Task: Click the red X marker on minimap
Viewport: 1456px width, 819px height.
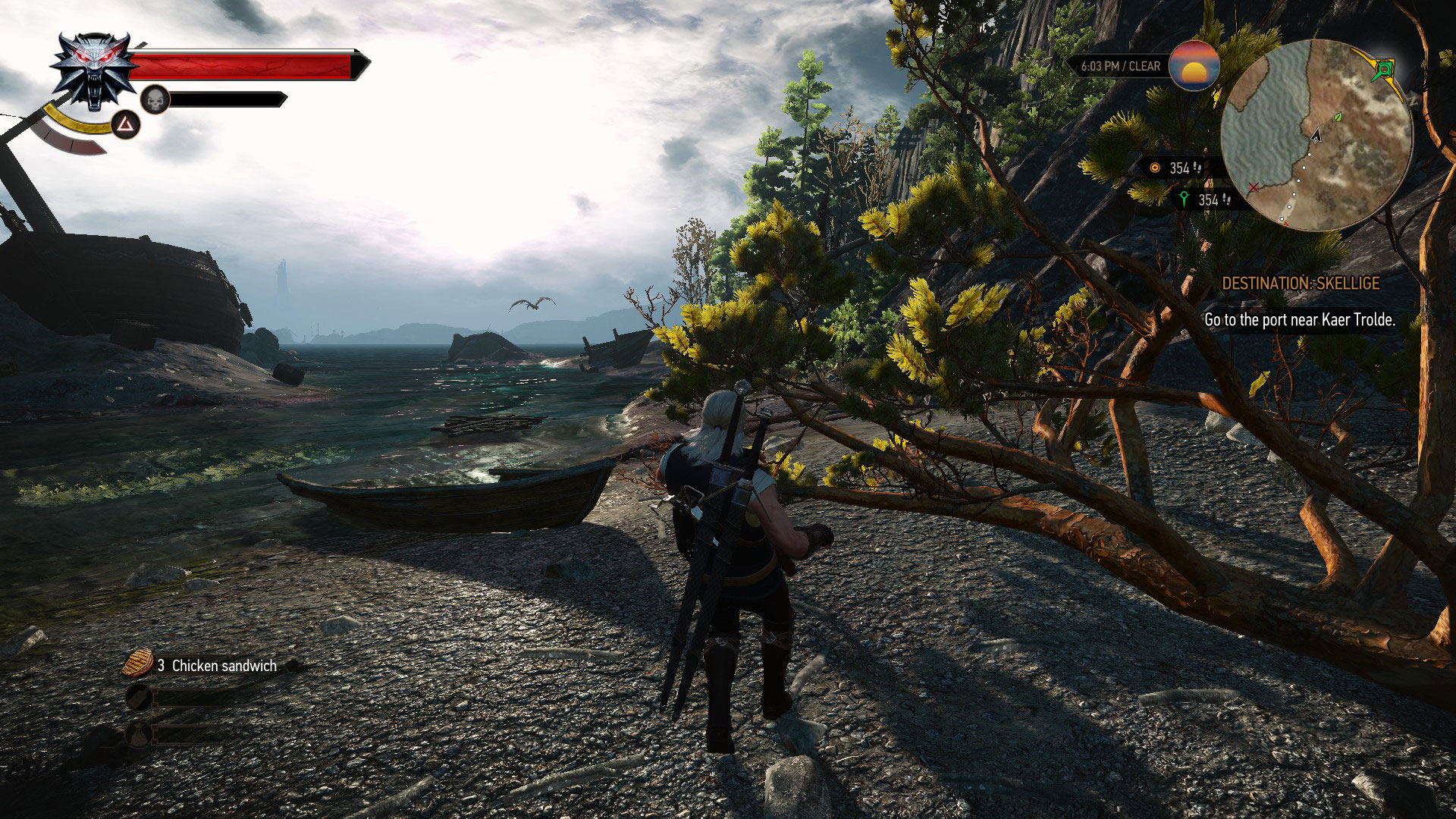Action: point(1254,187)
